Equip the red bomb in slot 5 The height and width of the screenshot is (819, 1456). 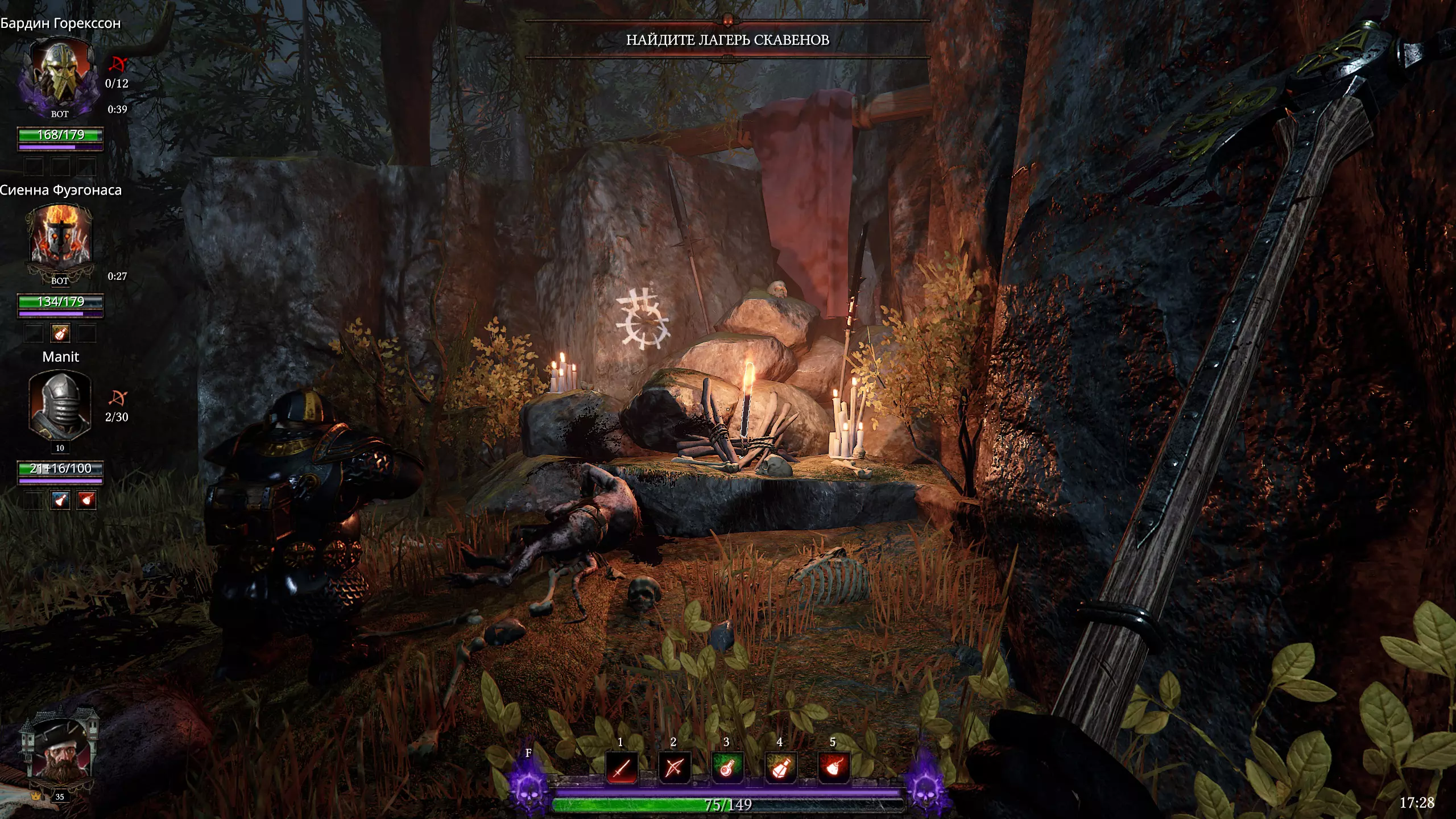[x=833, y=768]
